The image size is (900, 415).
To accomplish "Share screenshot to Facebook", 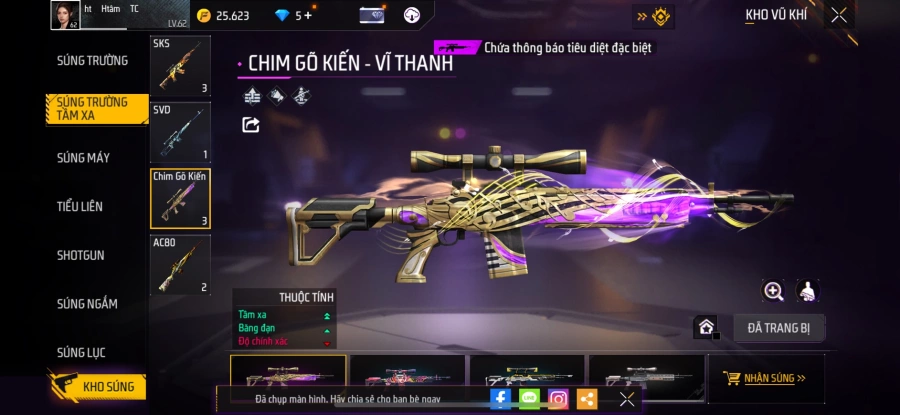I will 501,398.
